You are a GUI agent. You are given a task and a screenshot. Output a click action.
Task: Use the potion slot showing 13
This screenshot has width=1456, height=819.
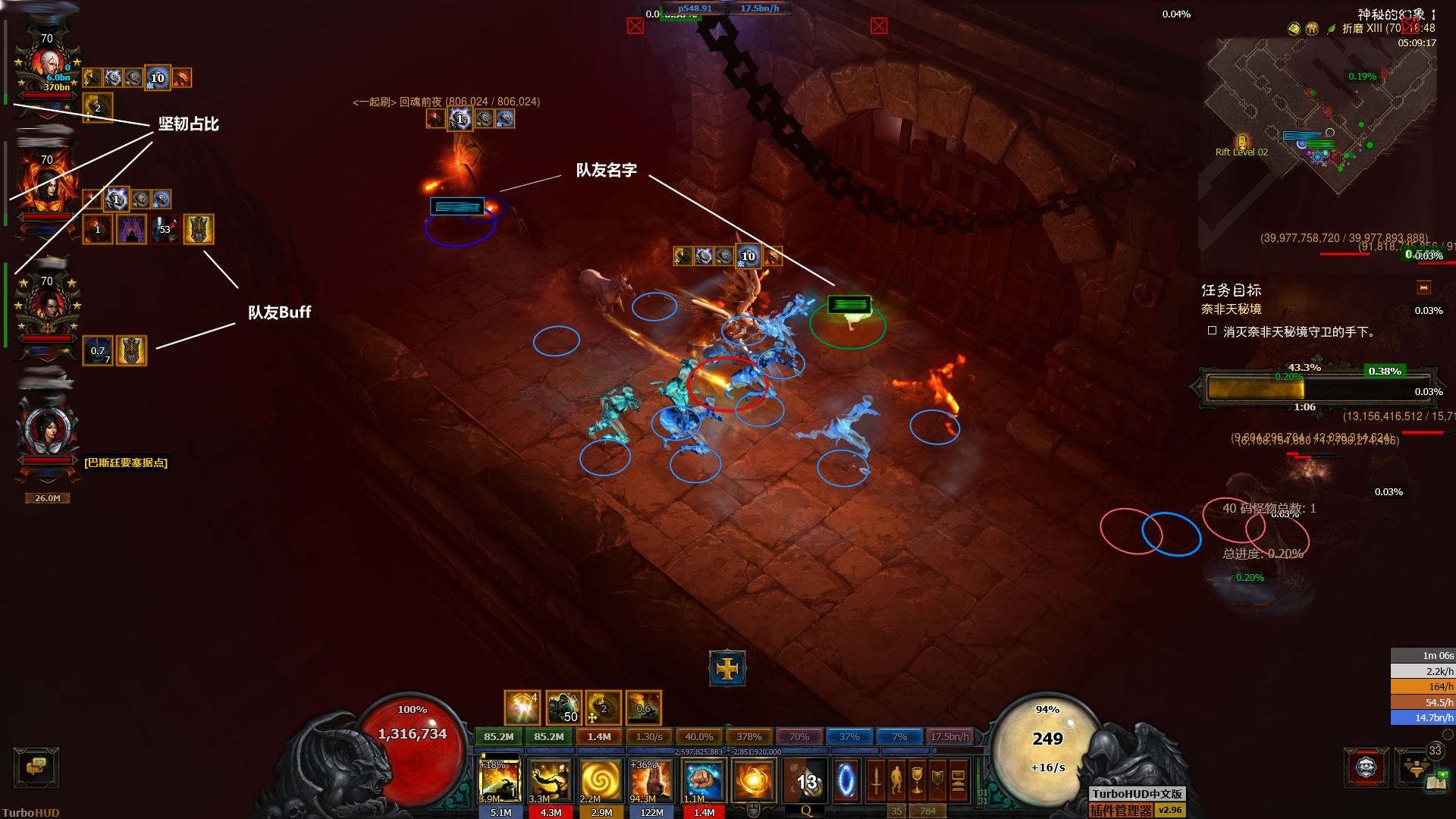click(x=805, y=780)
